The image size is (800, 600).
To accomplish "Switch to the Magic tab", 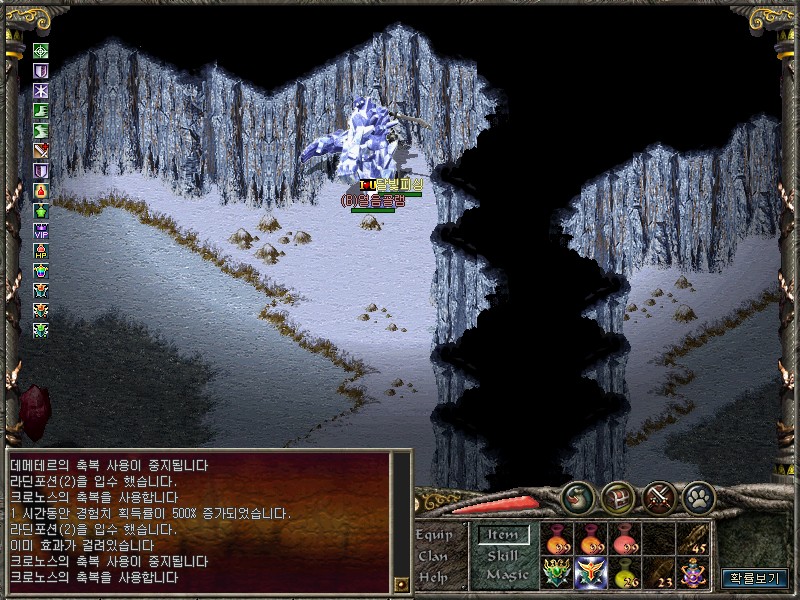I will point(506,575).
